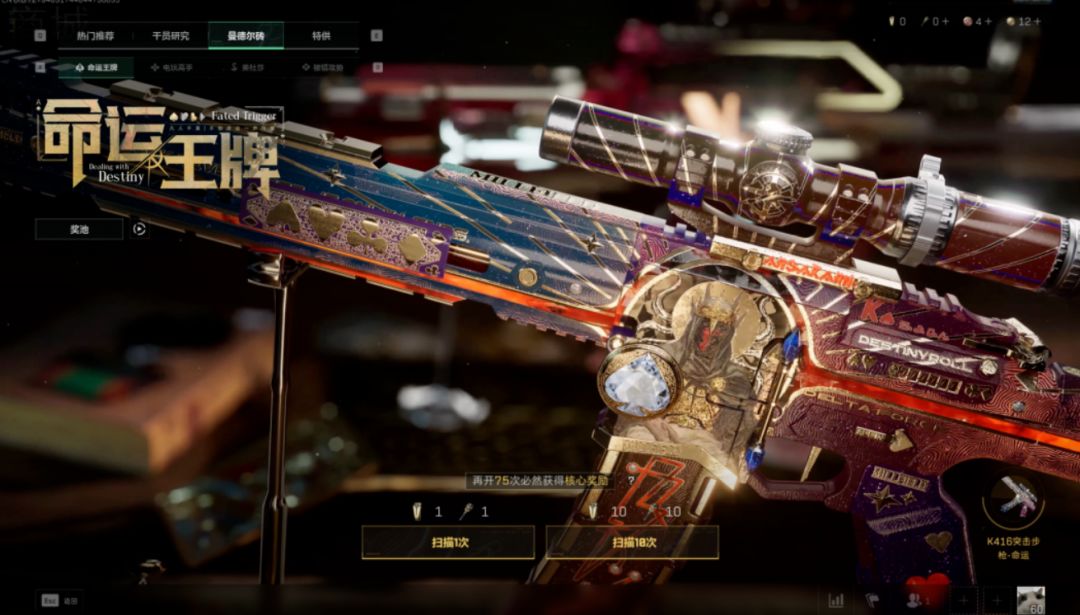Scan ten times with 扫描10次
The height and width of the screenshot is (615, 1080).
point(632,542)
